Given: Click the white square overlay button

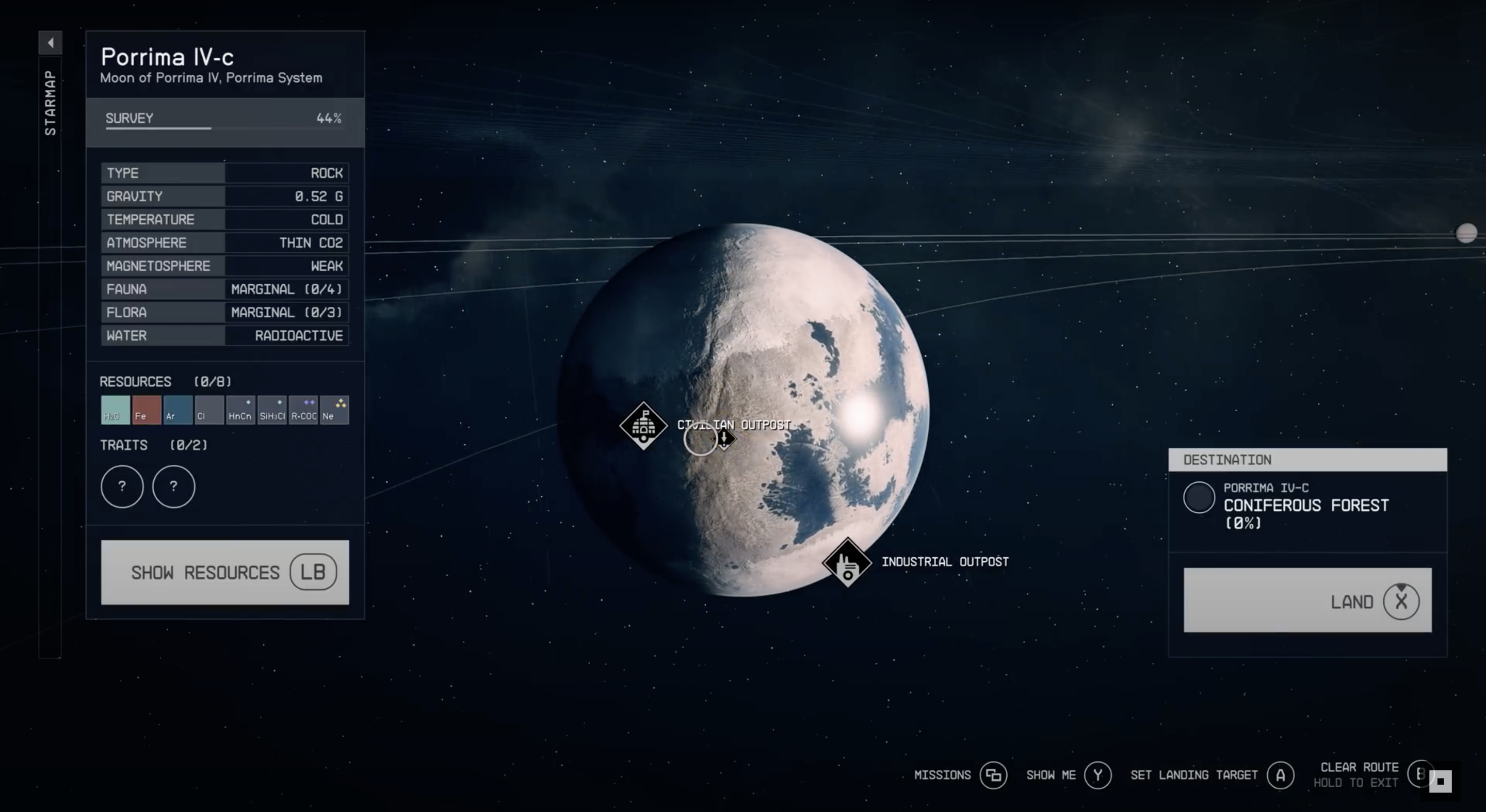Looking at the screenshot, I should (x=1441, y=782).
